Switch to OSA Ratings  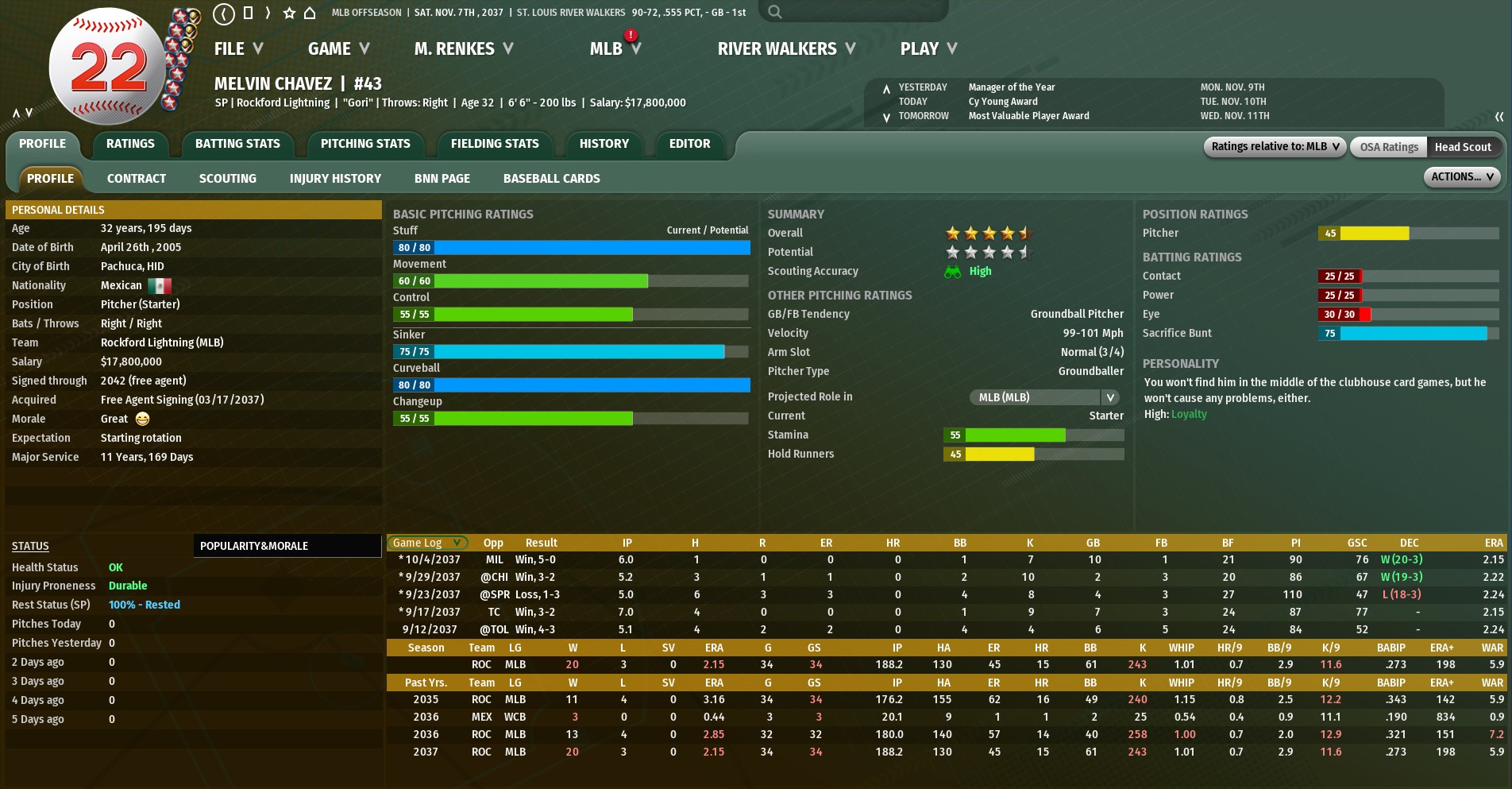1388,147
